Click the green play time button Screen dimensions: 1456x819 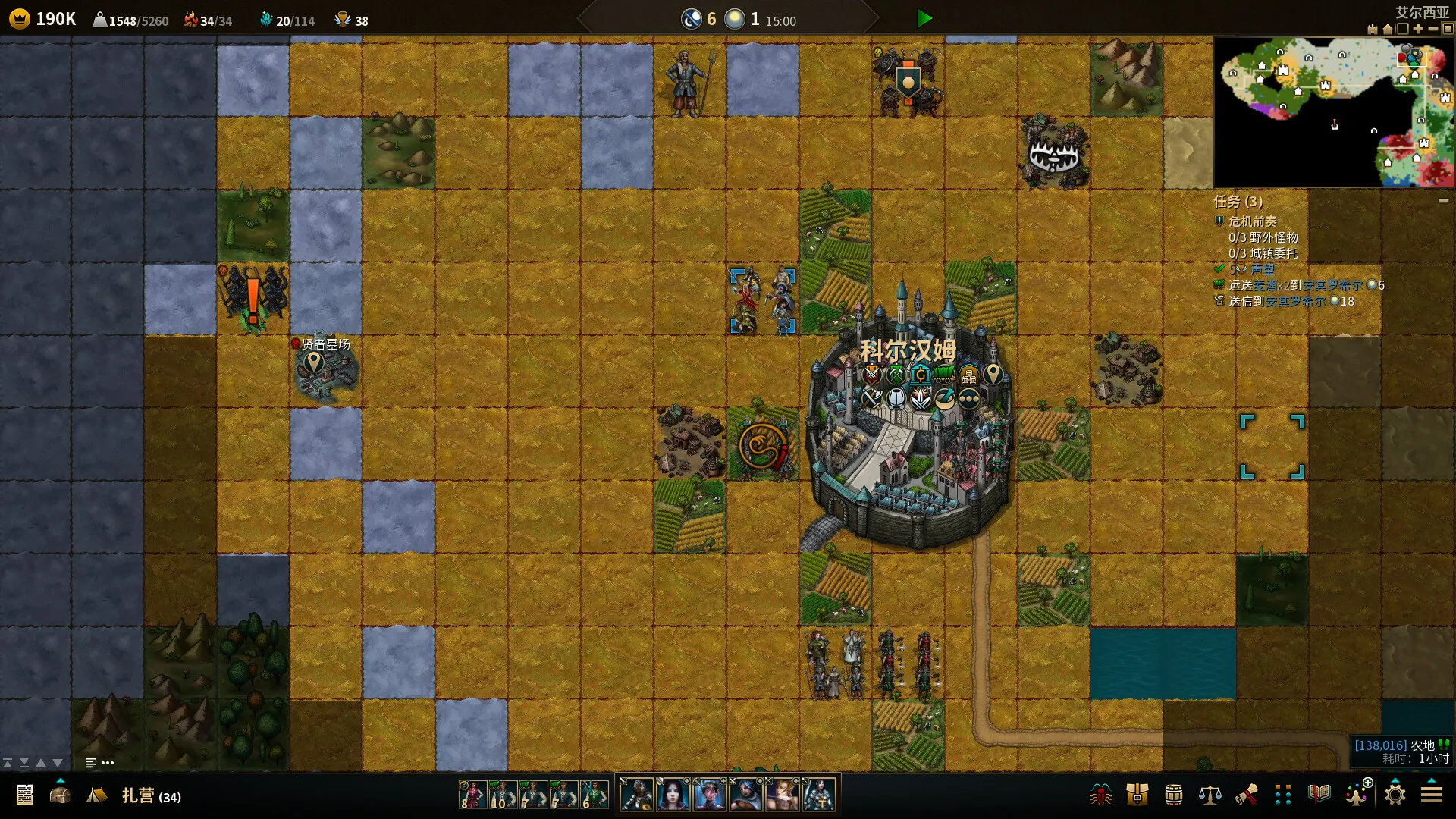924,19
